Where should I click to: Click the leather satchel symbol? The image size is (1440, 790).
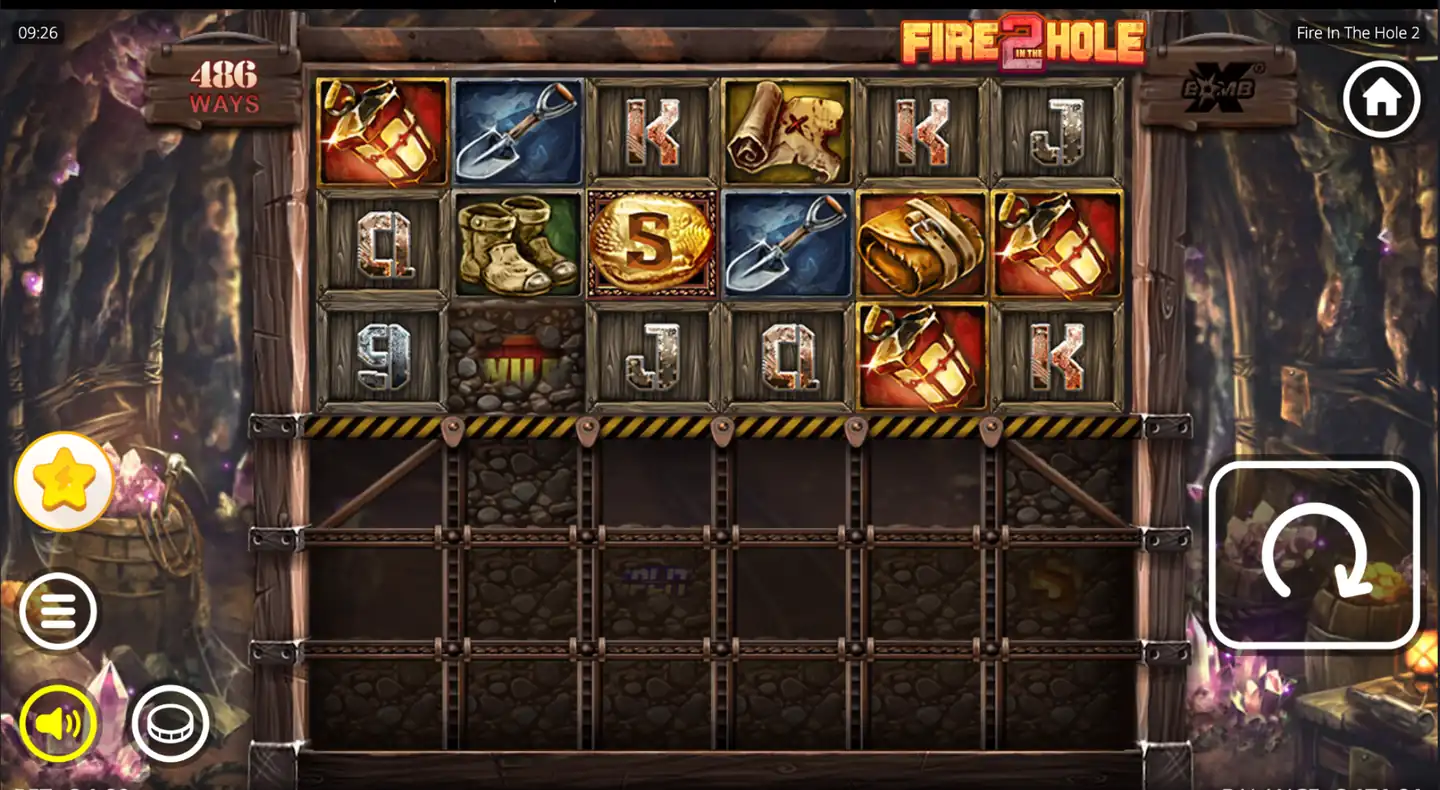click(x=921, y=243)
